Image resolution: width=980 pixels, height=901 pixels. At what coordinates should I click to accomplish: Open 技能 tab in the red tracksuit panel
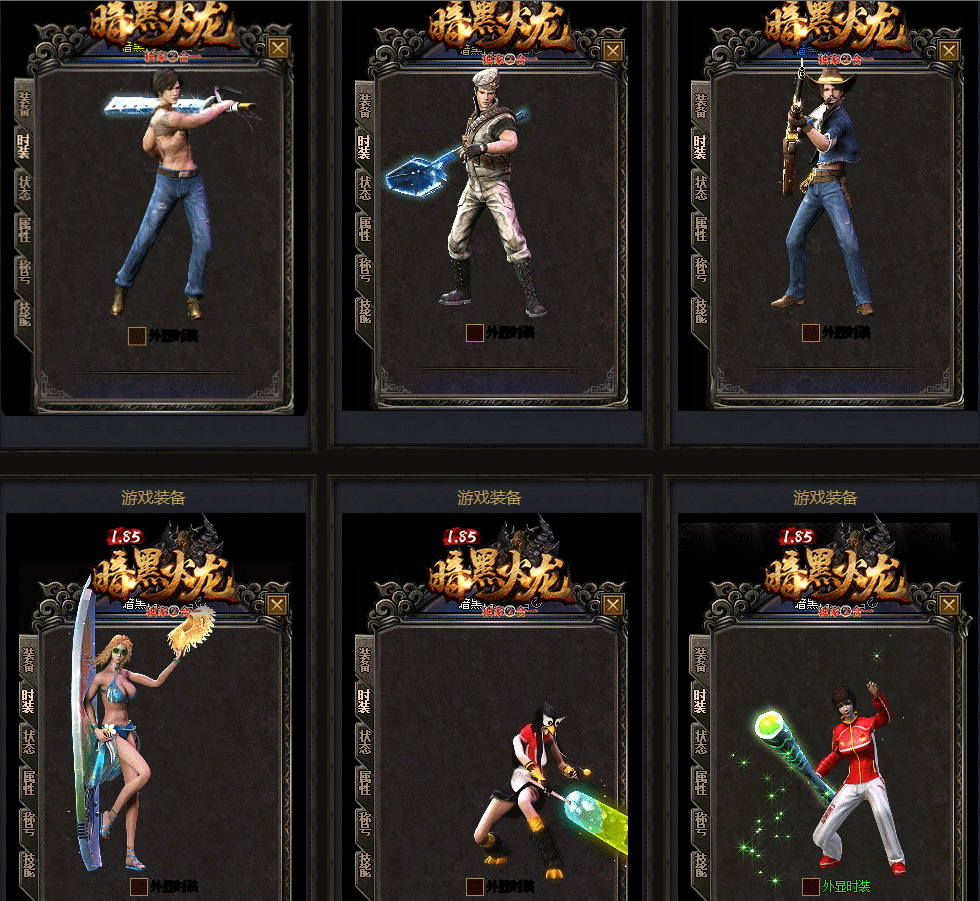coord(700,863)
